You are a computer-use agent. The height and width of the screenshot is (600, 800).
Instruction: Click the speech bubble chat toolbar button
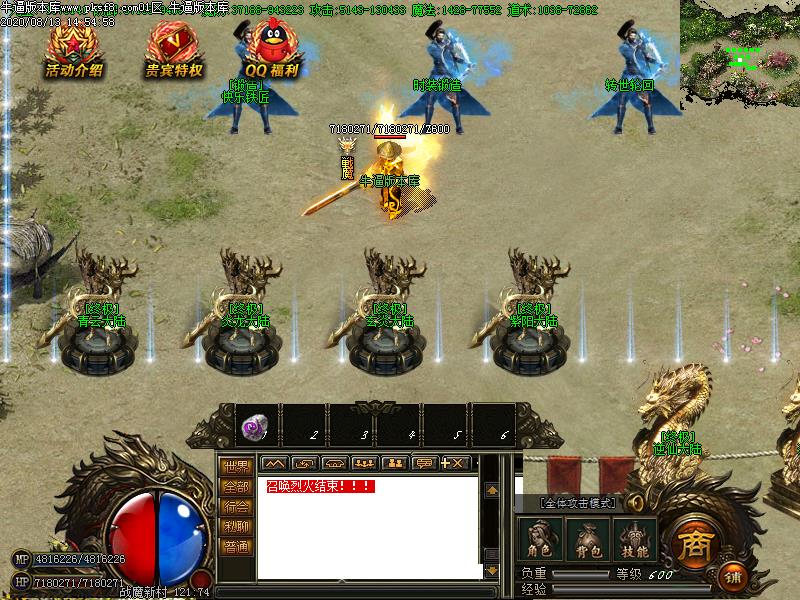[423, 463]
